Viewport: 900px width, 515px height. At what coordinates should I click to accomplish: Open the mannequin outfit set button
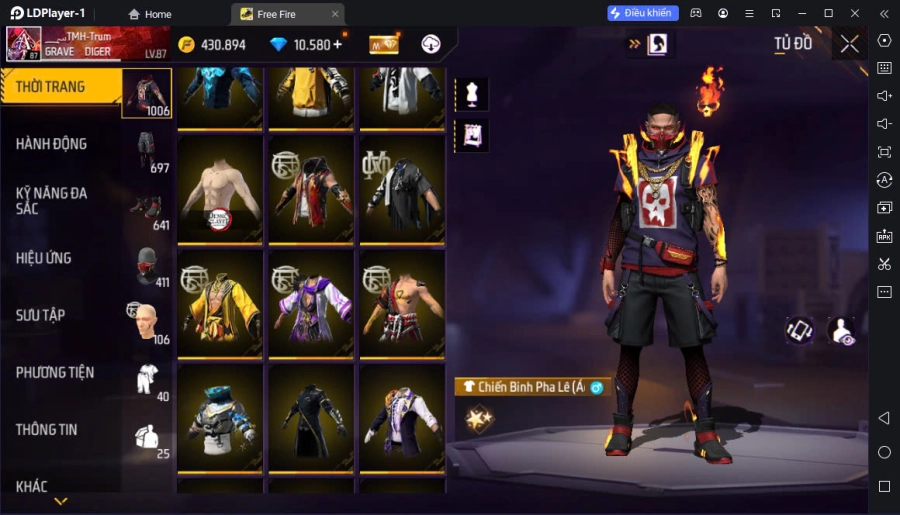[x=471, y=94]
